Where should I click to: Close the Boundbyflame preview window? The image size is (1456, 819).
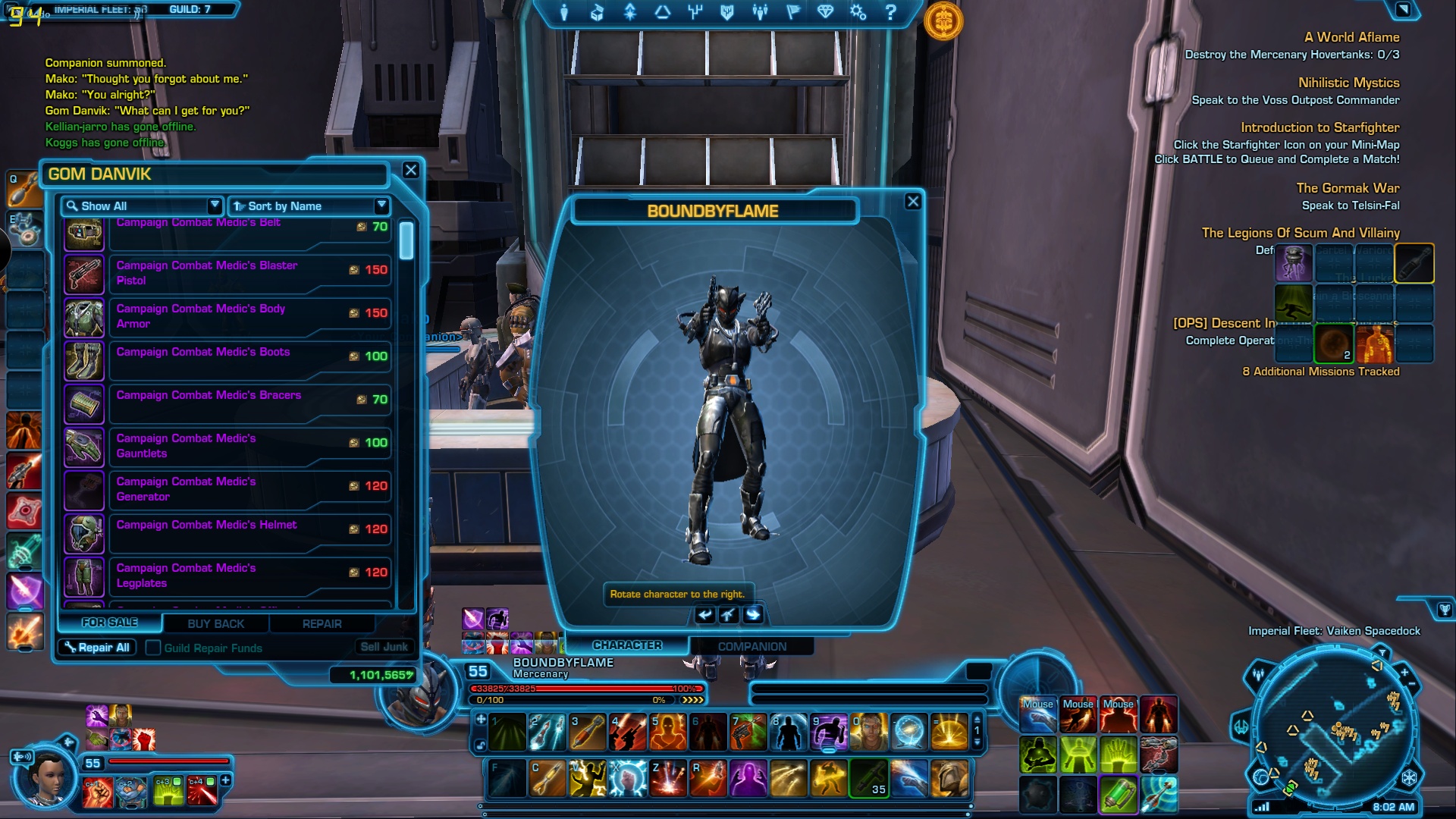pos(913,202)
